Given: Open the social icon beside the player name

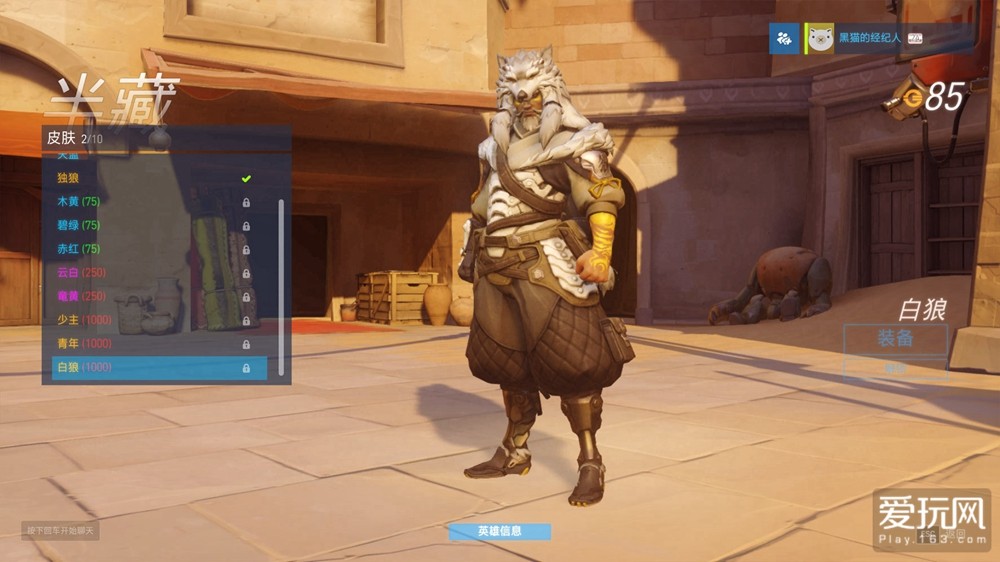Looking at the screenshot, I should coord(784,39).
